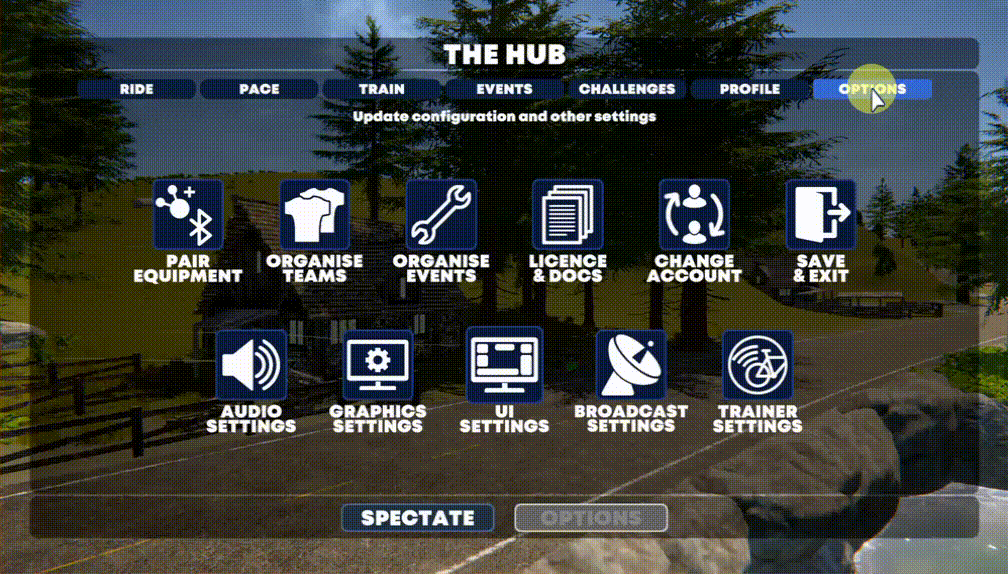Switch to the Ride tab
Viewport: 1008px width, 574px height.
pos(136,89)
